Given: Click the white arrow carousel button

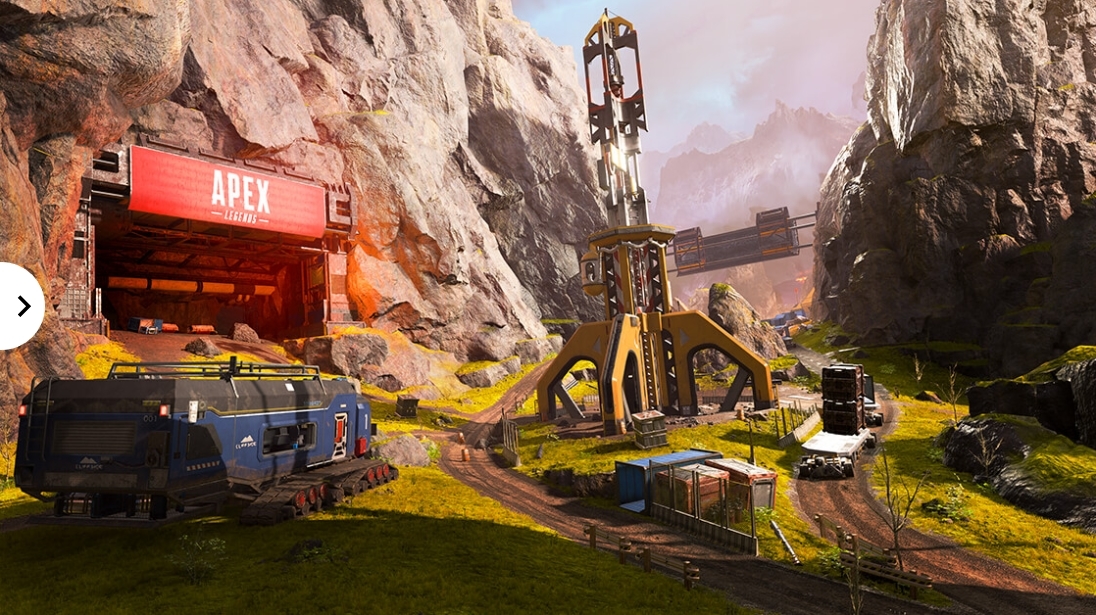Looking at the screenshot, I should (x=19, y=306).
